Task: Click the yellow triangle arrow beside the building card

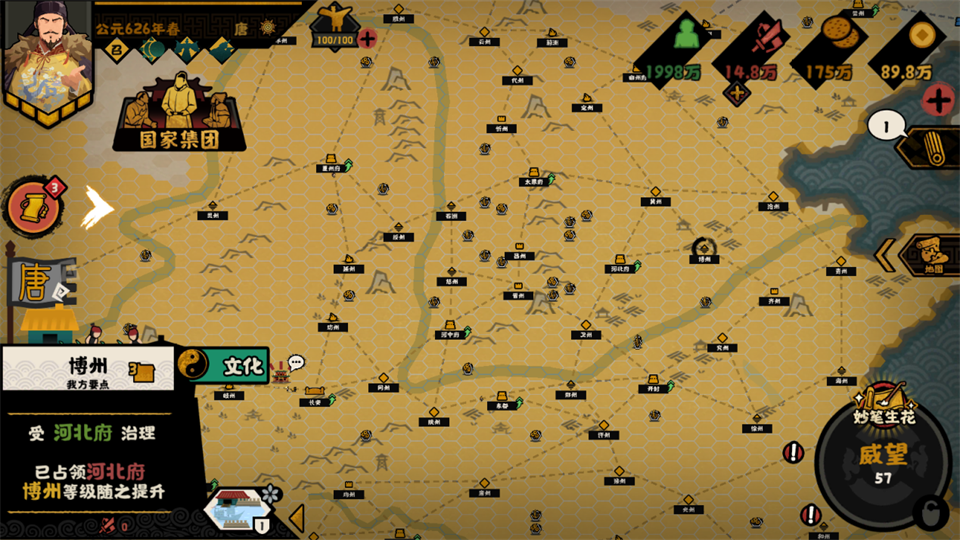Action: pyautogui.click(x=296, y=517)
